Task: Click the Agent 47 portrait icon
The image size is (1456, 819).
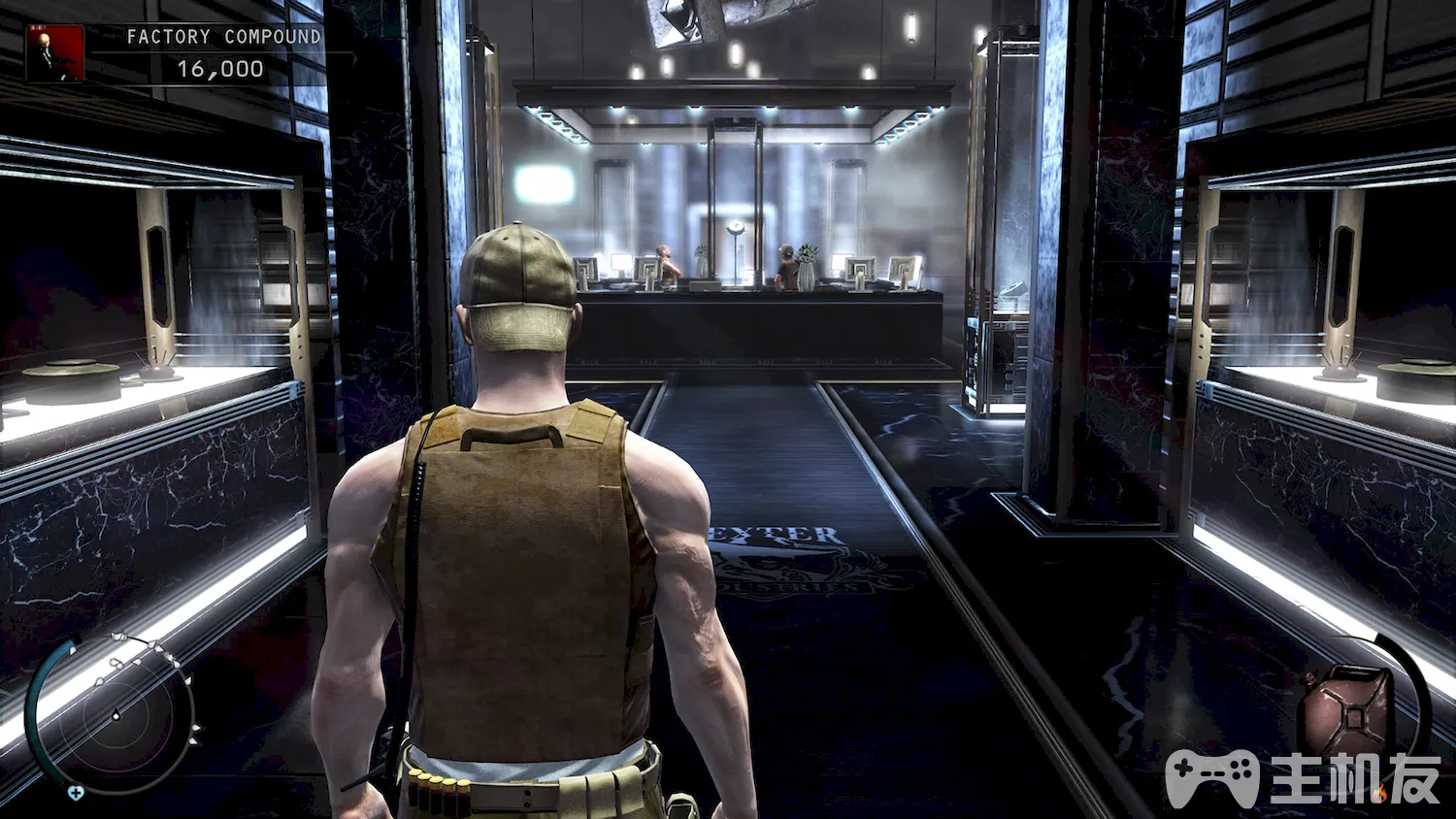Action: (x=55, y=53)
